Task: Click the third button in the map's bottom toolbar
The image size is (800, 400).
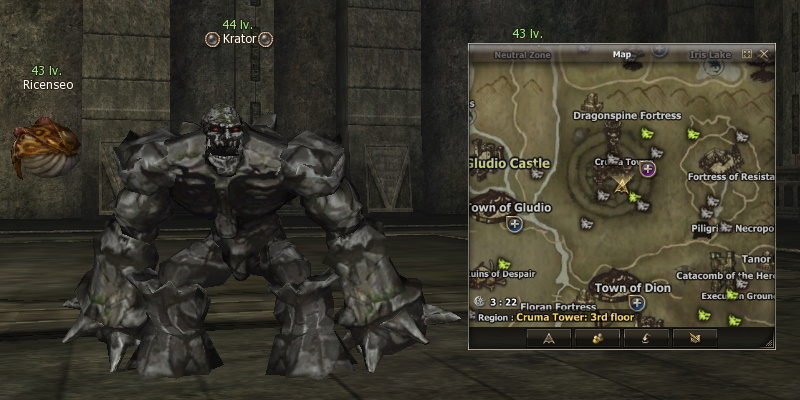Action: pos(647,339)
